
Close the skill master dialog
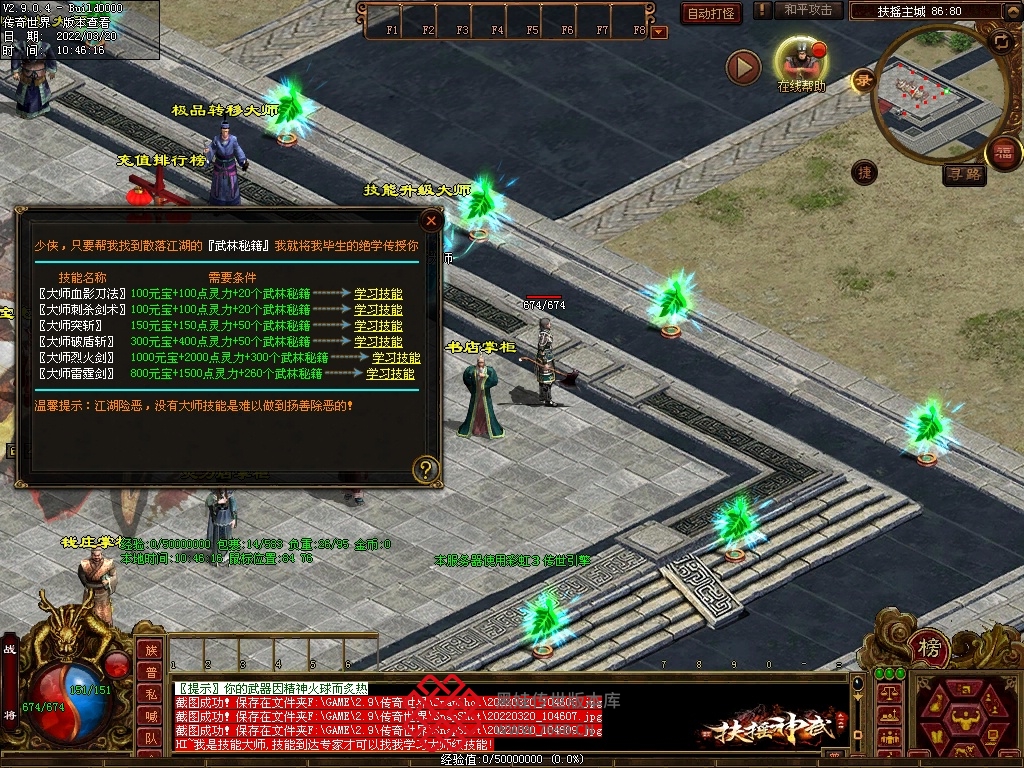coord(431,220)
